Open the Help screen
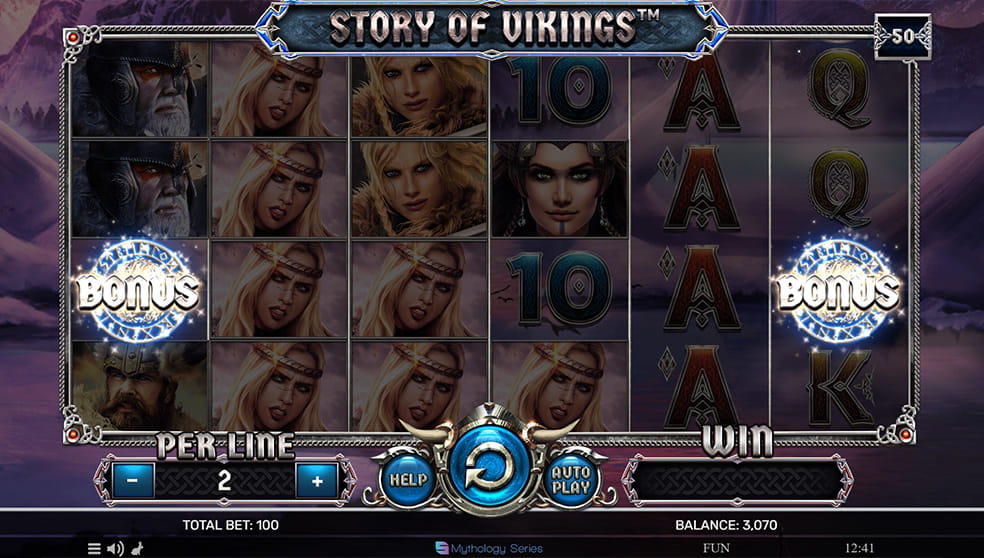The height and width of the screenshot is (558, 984). tap(407, 479)
